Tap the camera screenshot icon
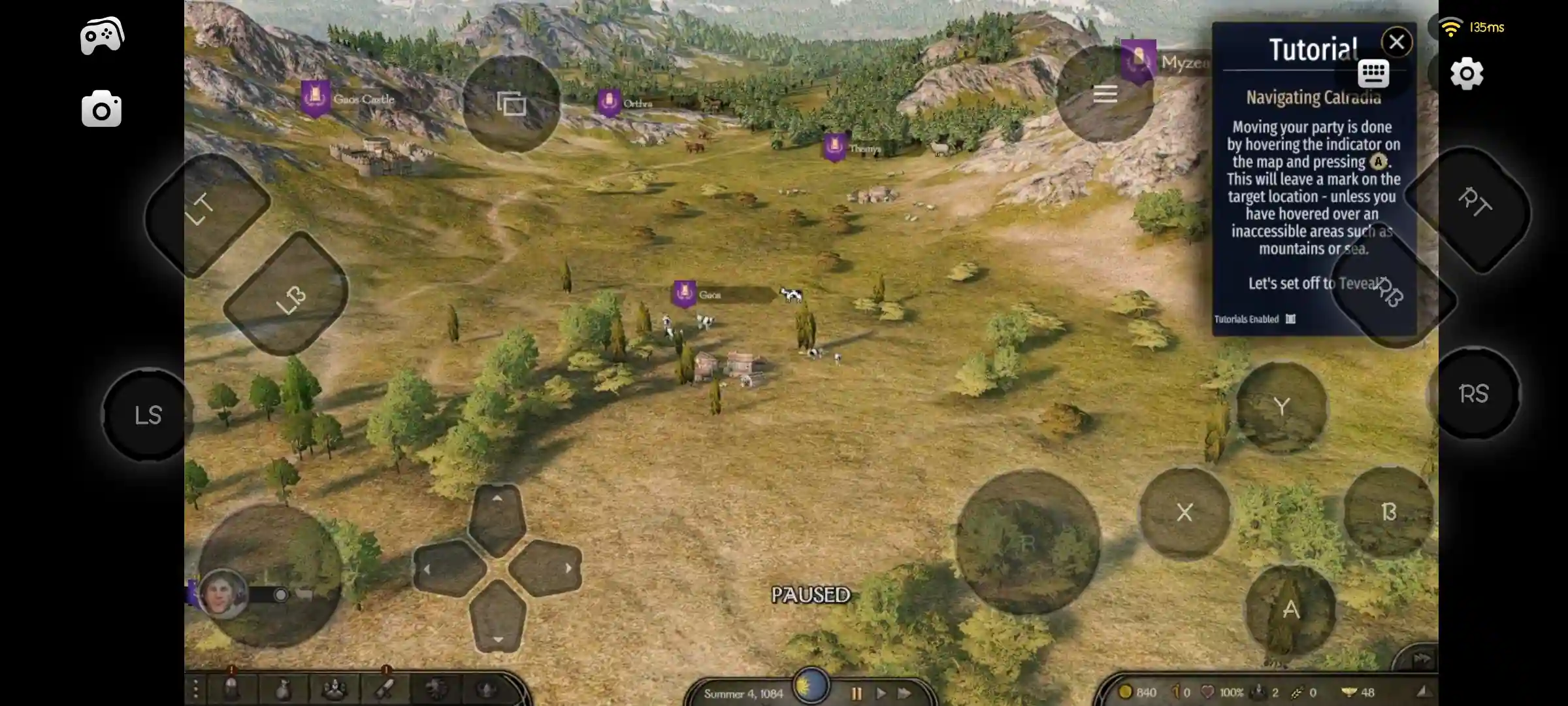 click(101, 109)
